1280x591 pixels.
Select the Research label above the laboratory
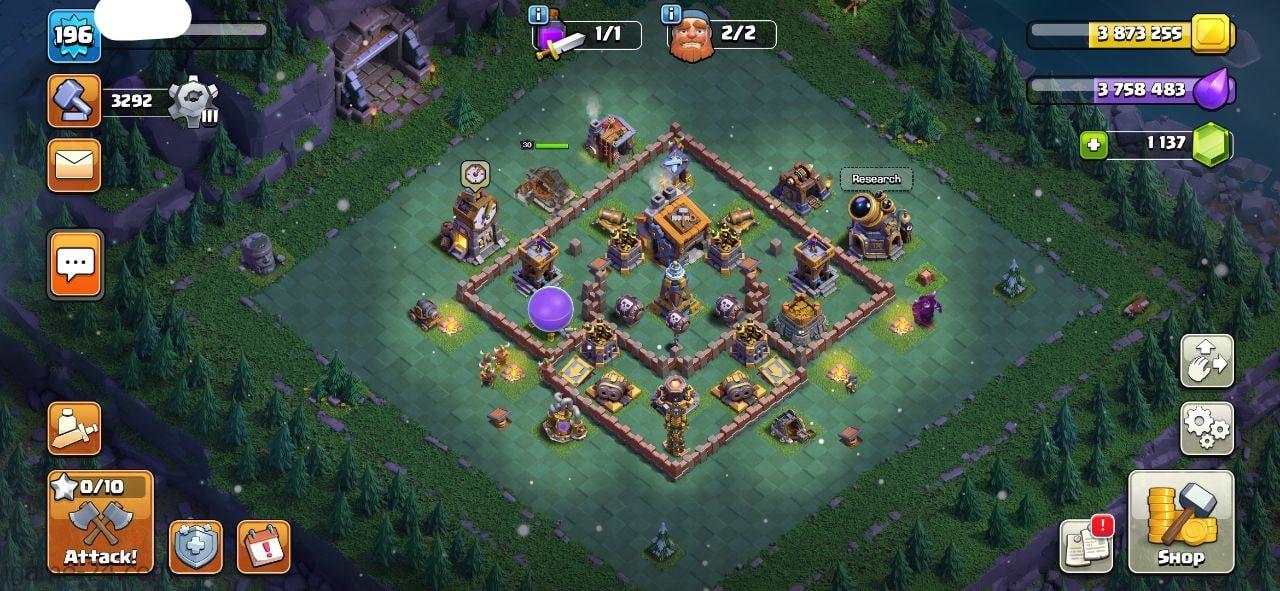(x=876, y=179)
